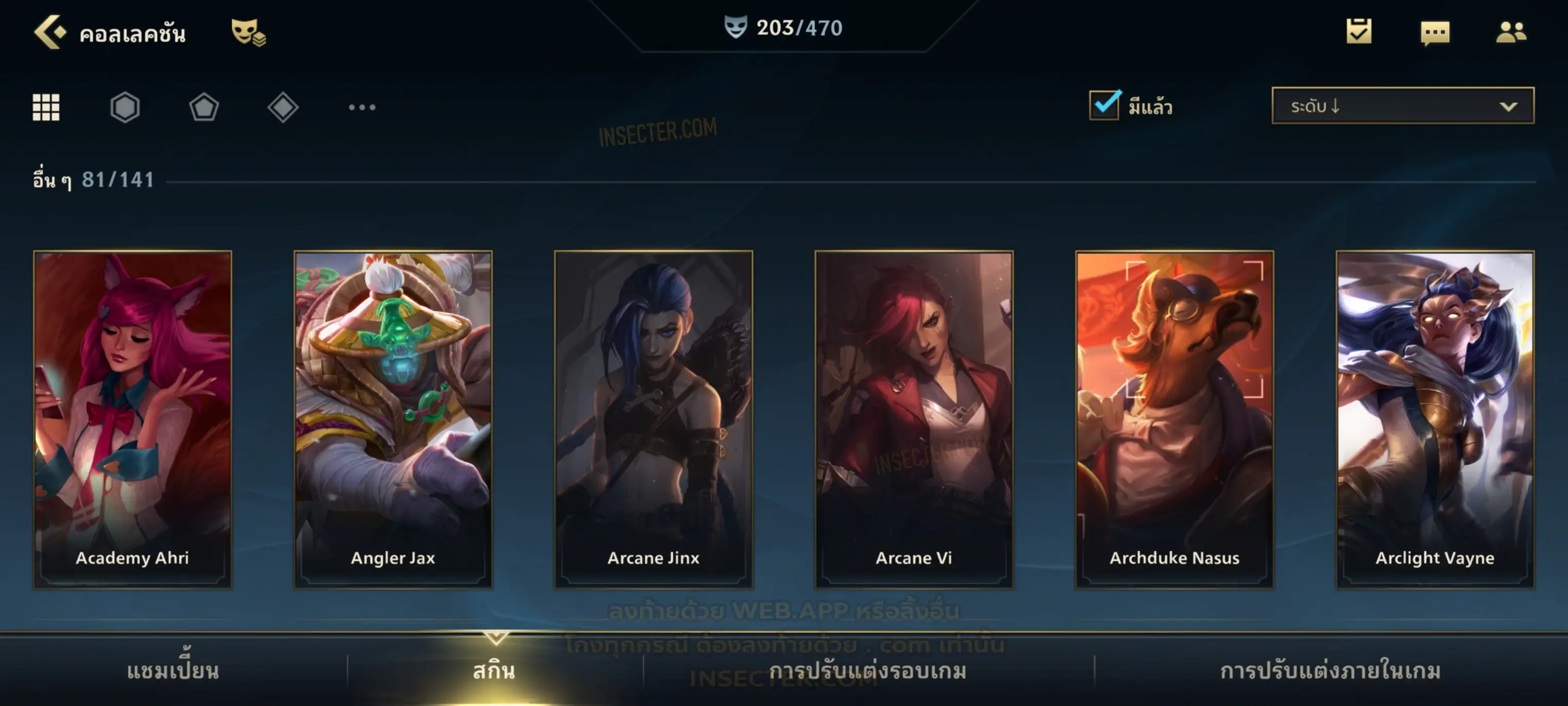
Task: Show more filters via three dots
Action: coord(362,107)
